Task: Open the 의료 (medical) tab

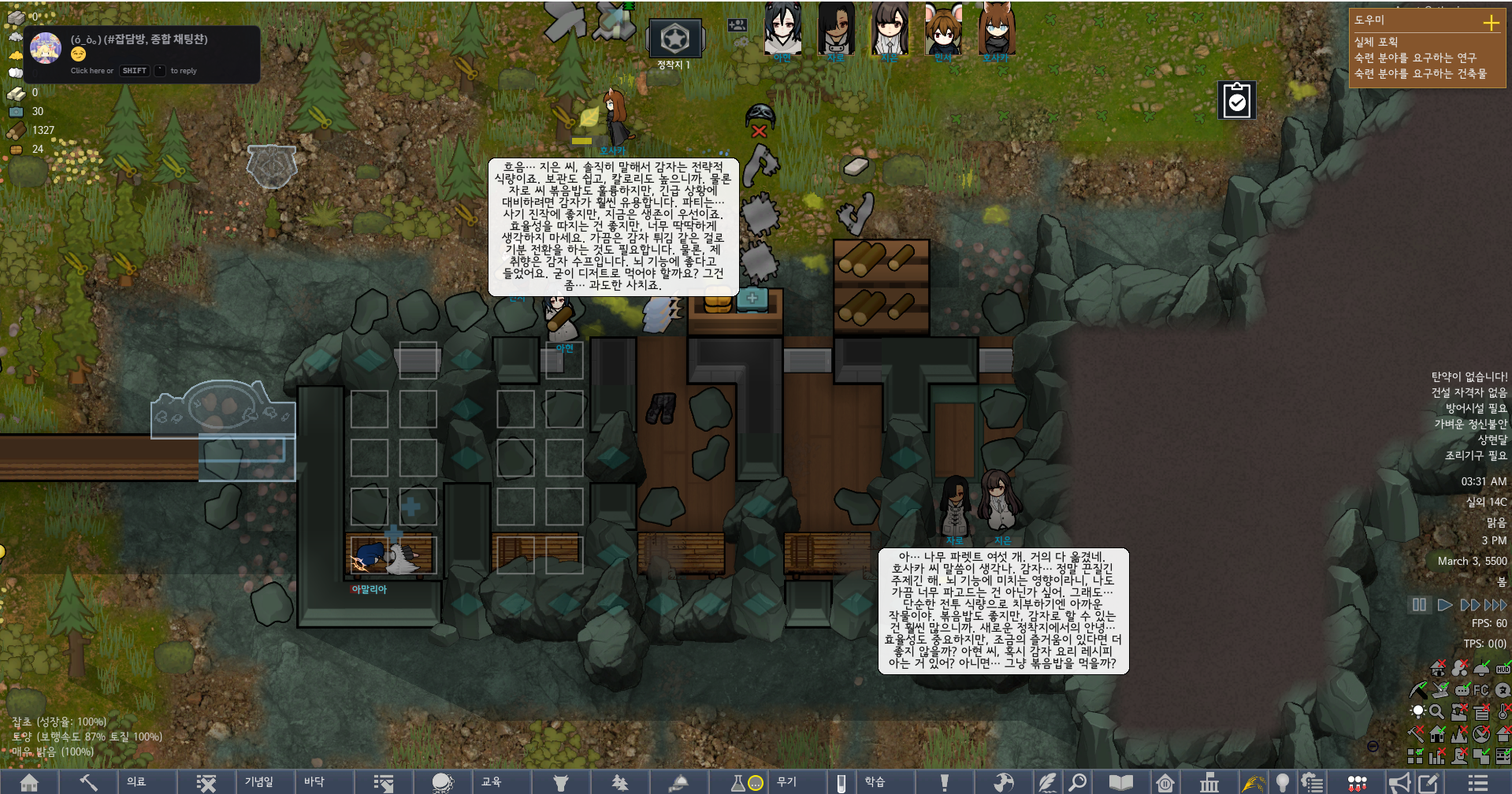Action: click(136, 781)
